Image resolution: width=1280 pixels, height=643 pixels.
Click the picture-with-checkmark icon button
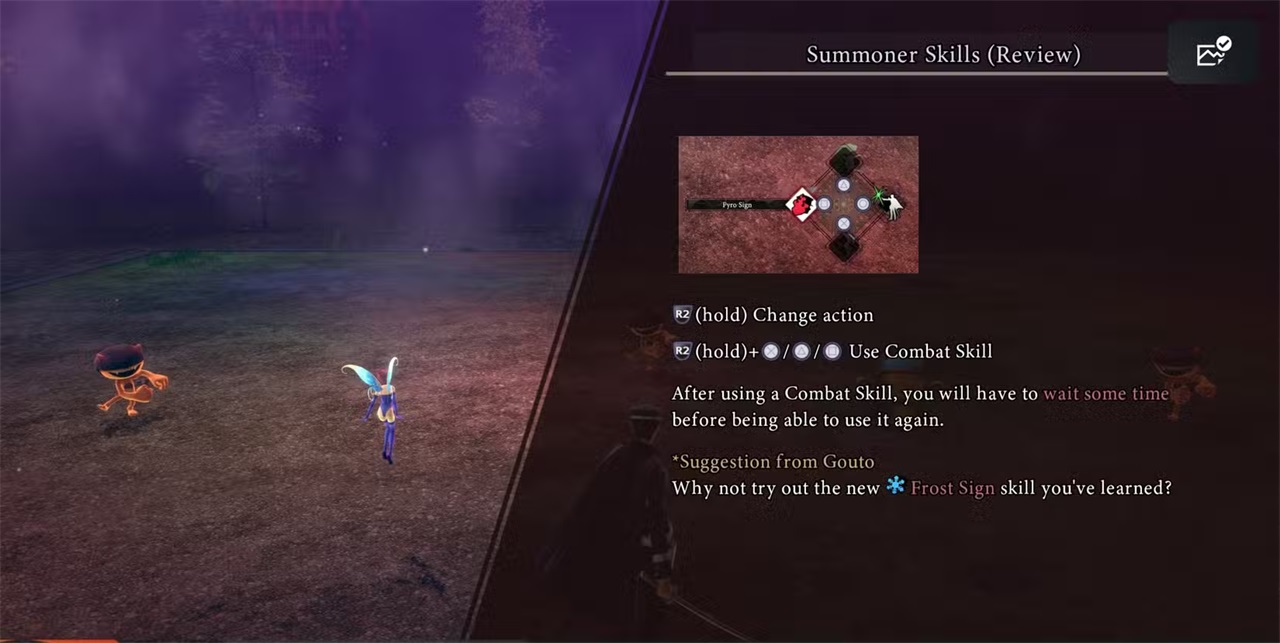[x=1212, y=53]
